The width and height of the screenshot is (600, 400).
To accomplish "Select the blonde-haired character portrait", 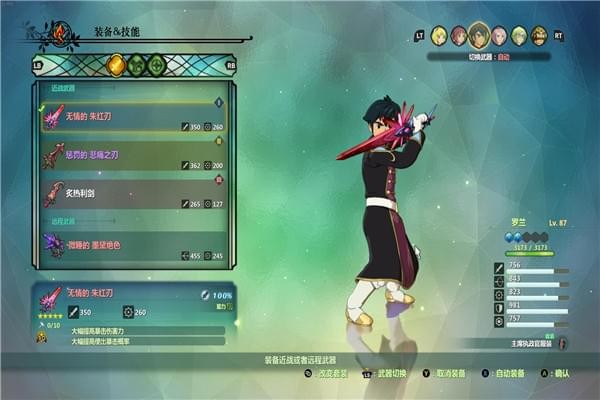I will [439, 35].
